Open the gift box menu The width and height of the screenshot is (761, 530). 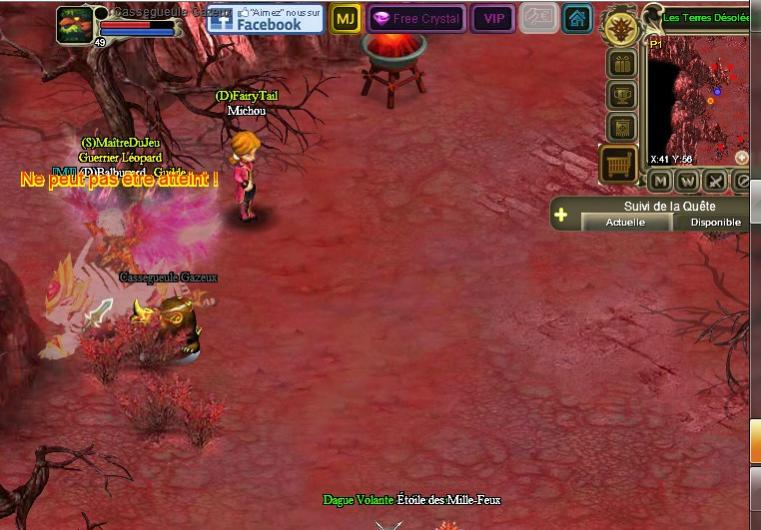pos(622,65)
